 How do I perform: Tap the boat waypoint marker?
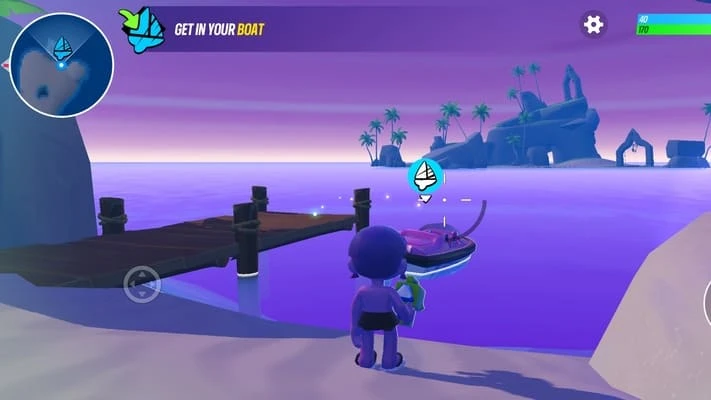tap(427, 177)
